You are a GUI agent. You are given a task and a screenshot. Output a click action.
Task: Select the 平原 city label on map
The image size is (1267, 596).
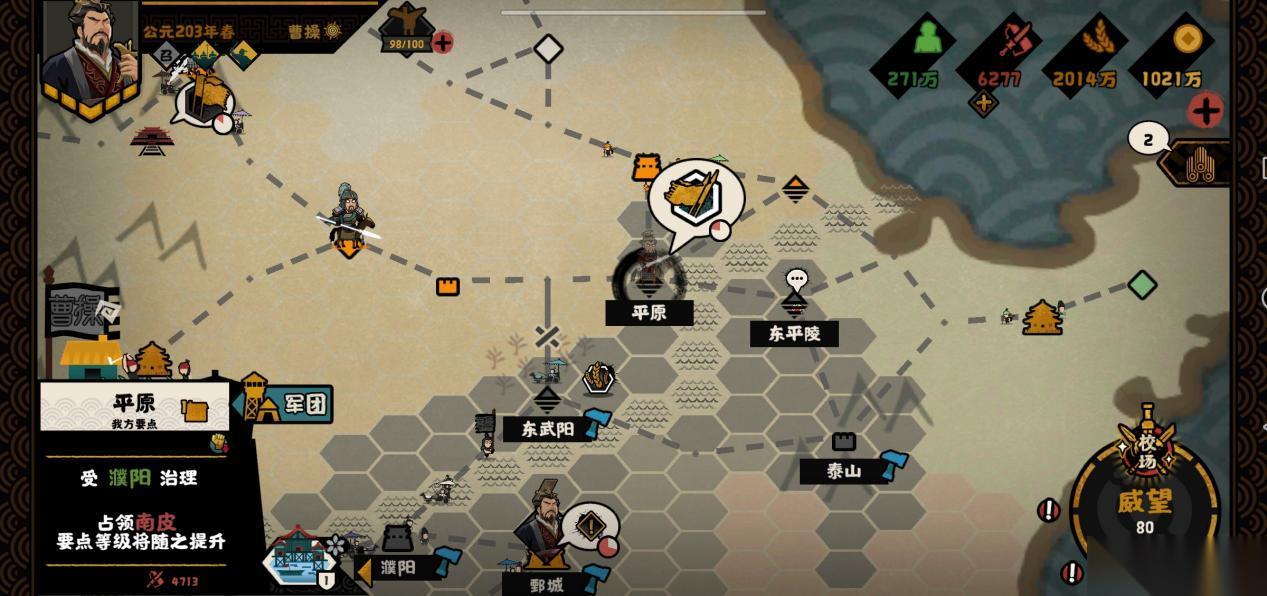[649, 313]
